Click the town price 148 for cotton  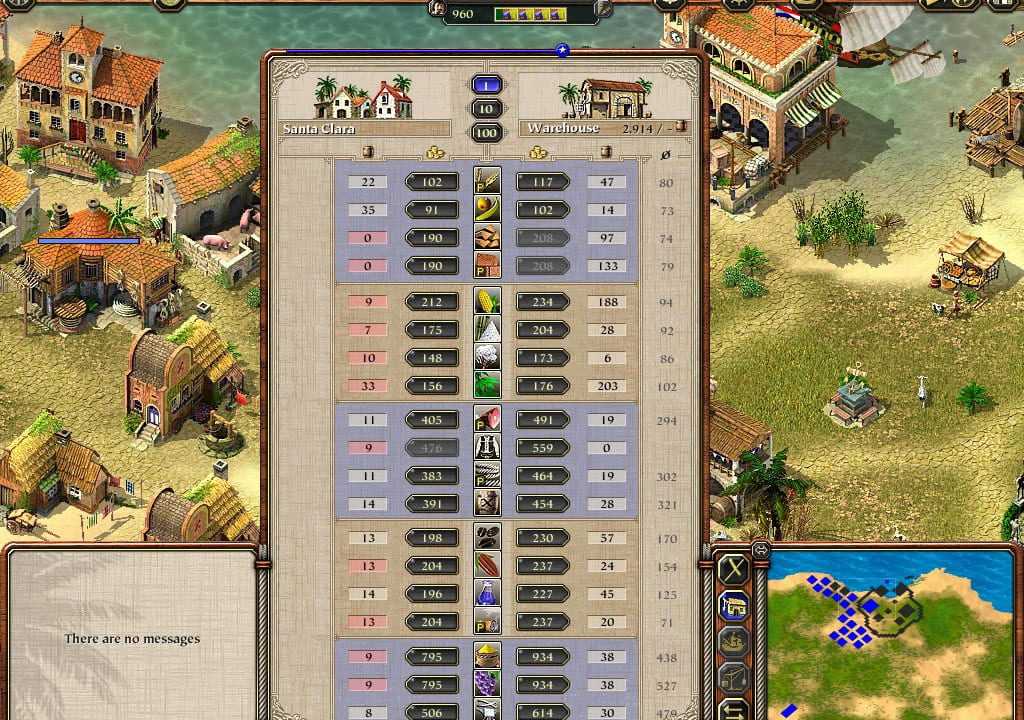[432, 358]
